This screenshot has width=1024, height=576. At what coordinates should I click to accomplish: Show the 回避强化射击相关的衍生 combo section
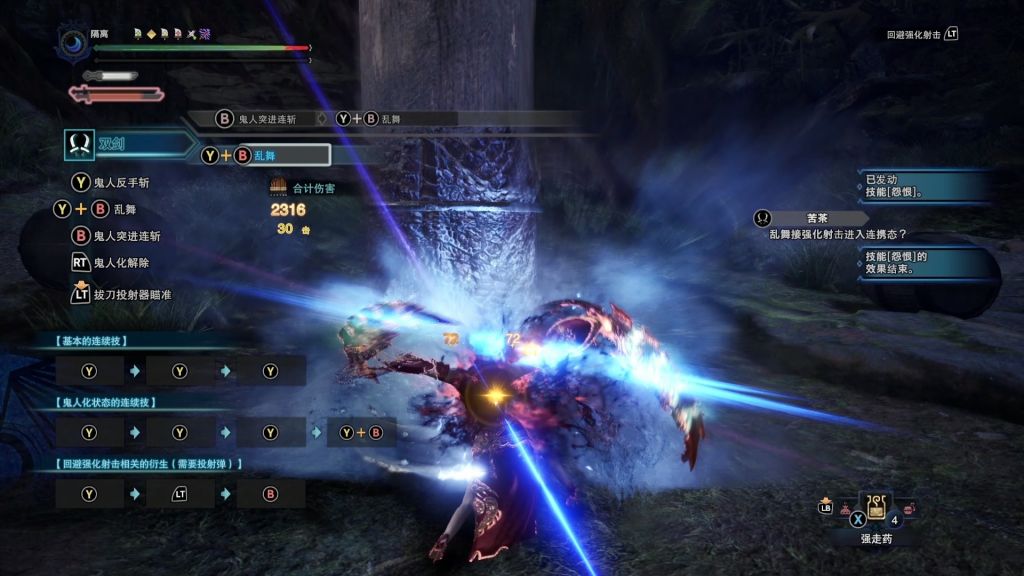[149, 463]
